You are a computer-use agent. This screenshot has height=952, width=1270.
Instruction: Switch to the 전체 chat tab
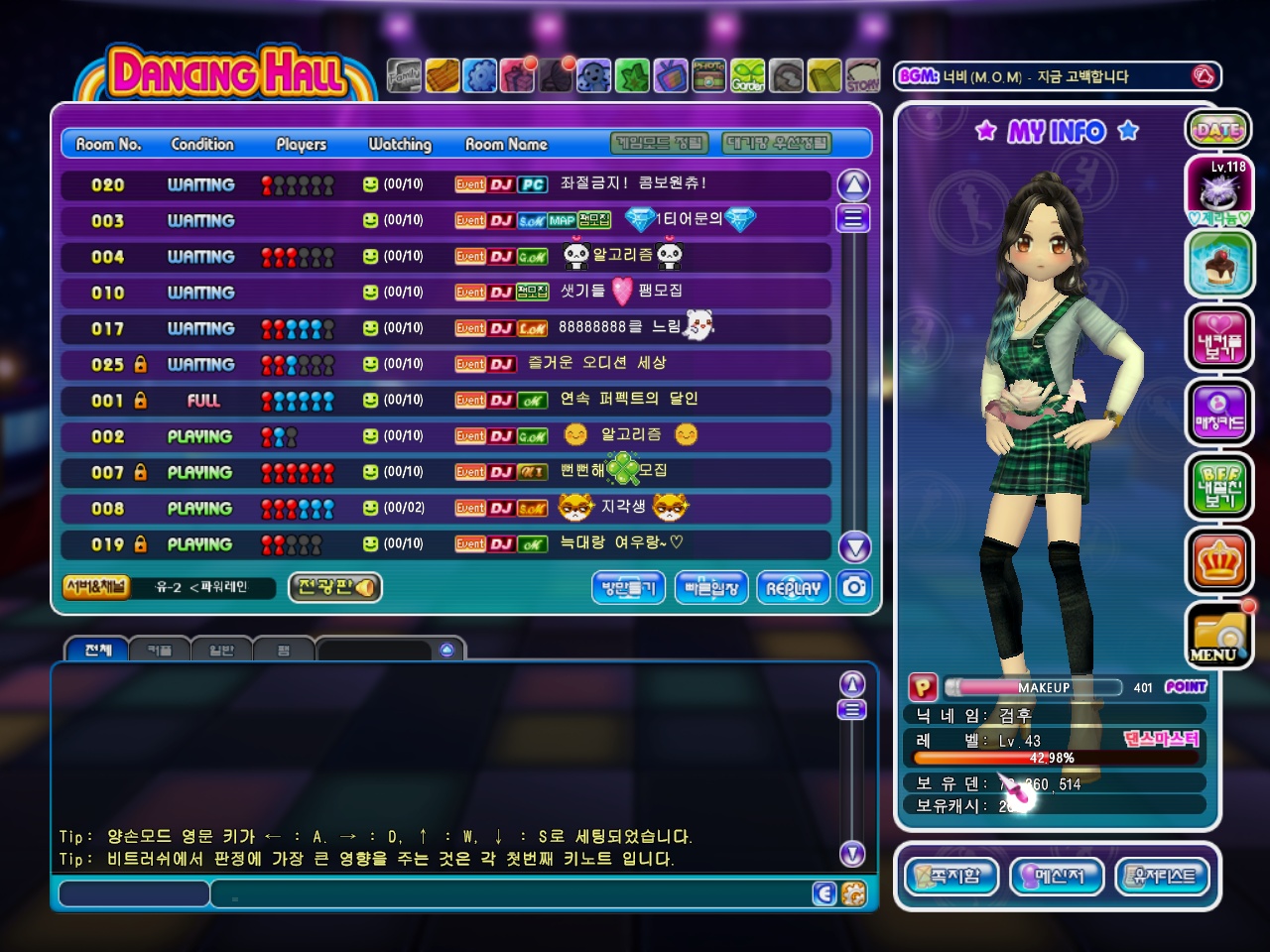pos(97,651)
